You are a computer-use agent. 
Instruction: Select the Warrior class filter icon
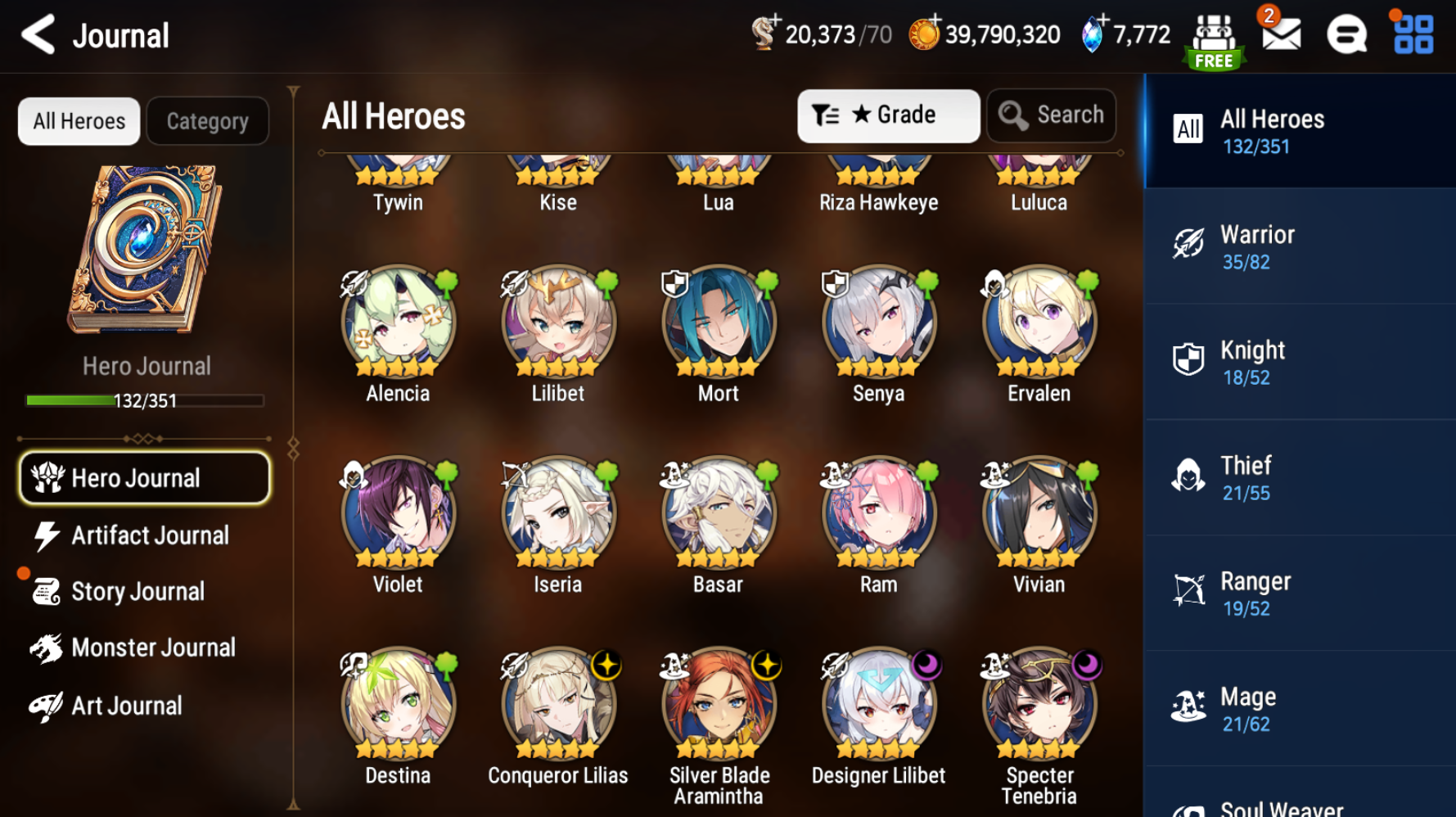1188,242
